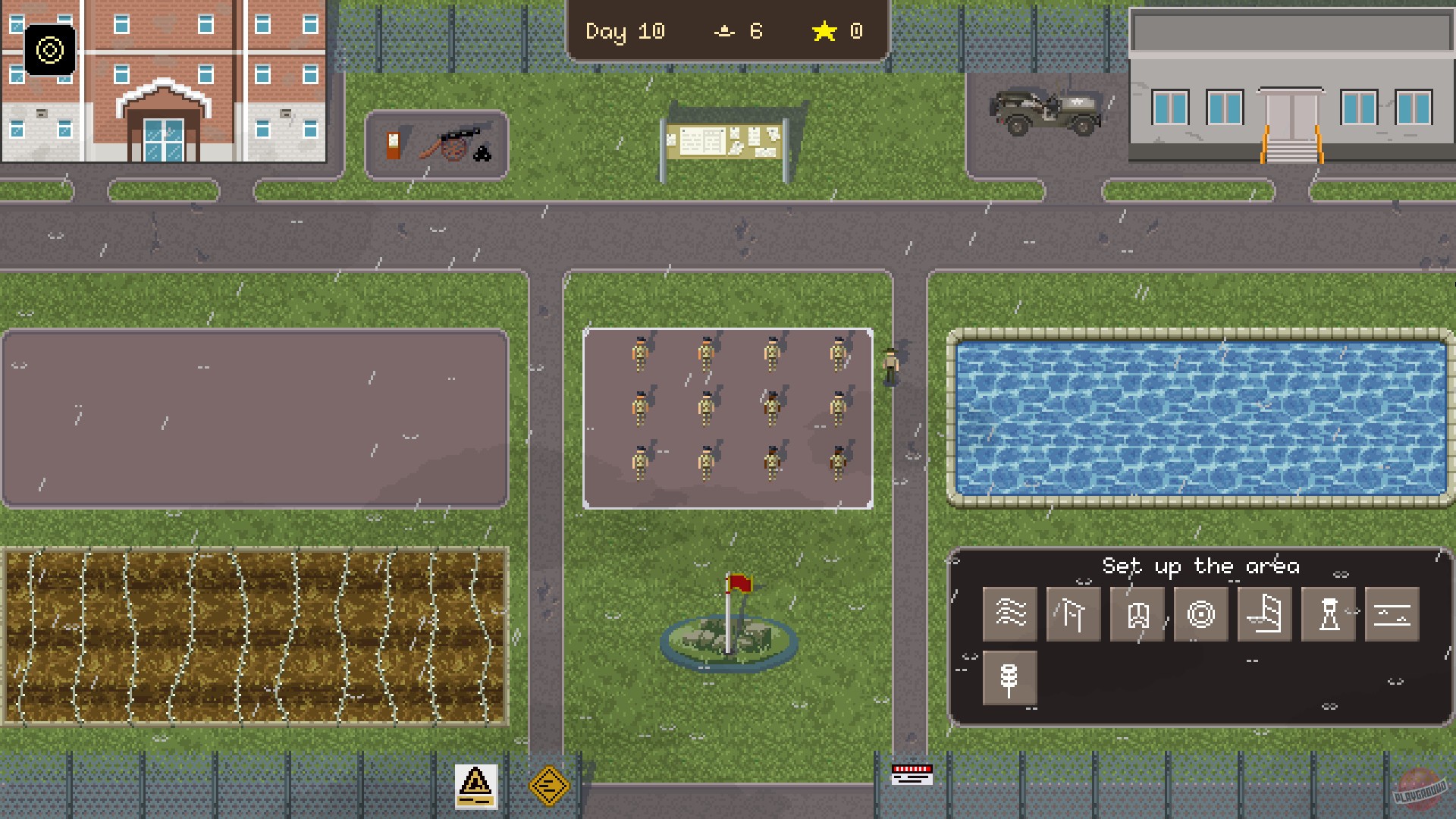Image resolution: width=1456 pixels, height=819 pixels.
Task: Click the yellow diamond hazard sign at the bottom
Action: 551,787
